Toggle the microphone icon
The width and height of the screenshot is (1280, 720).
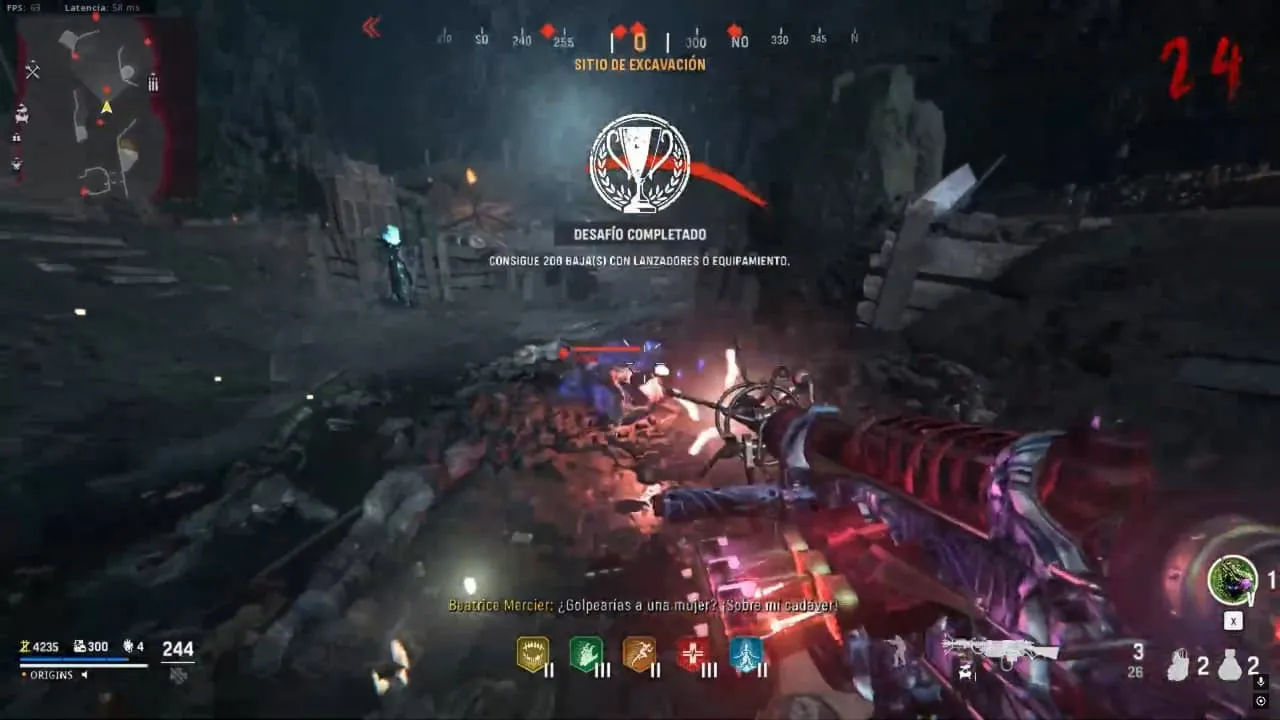tap(1261, 682)
